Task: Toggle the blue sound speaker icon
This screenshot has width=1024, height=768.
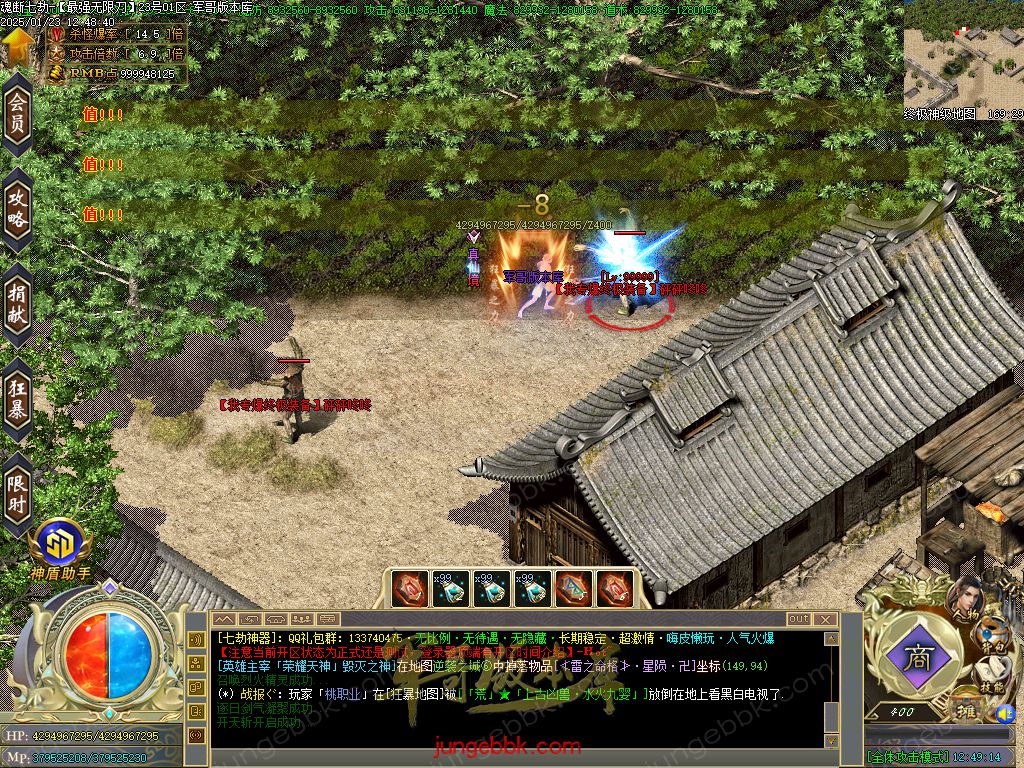Action: 1004,713
